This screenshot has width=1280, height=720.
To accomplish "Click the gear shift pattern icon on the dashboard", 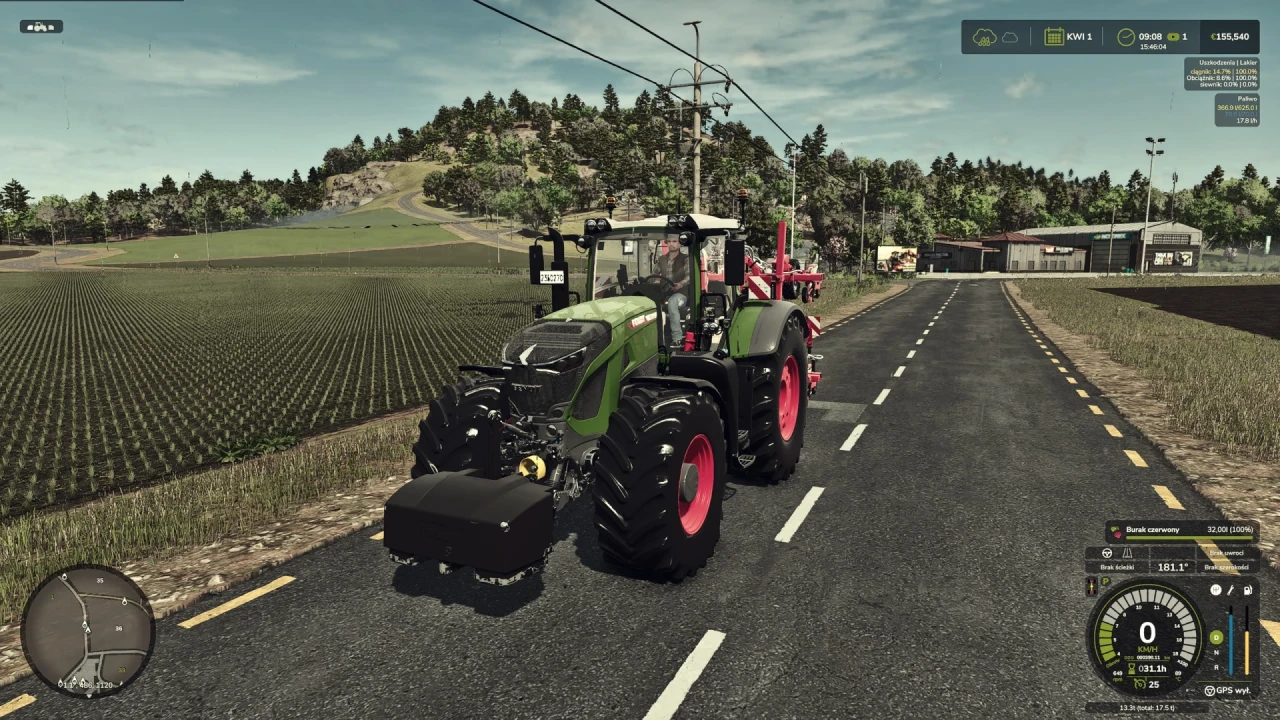I will (1217, 590).
